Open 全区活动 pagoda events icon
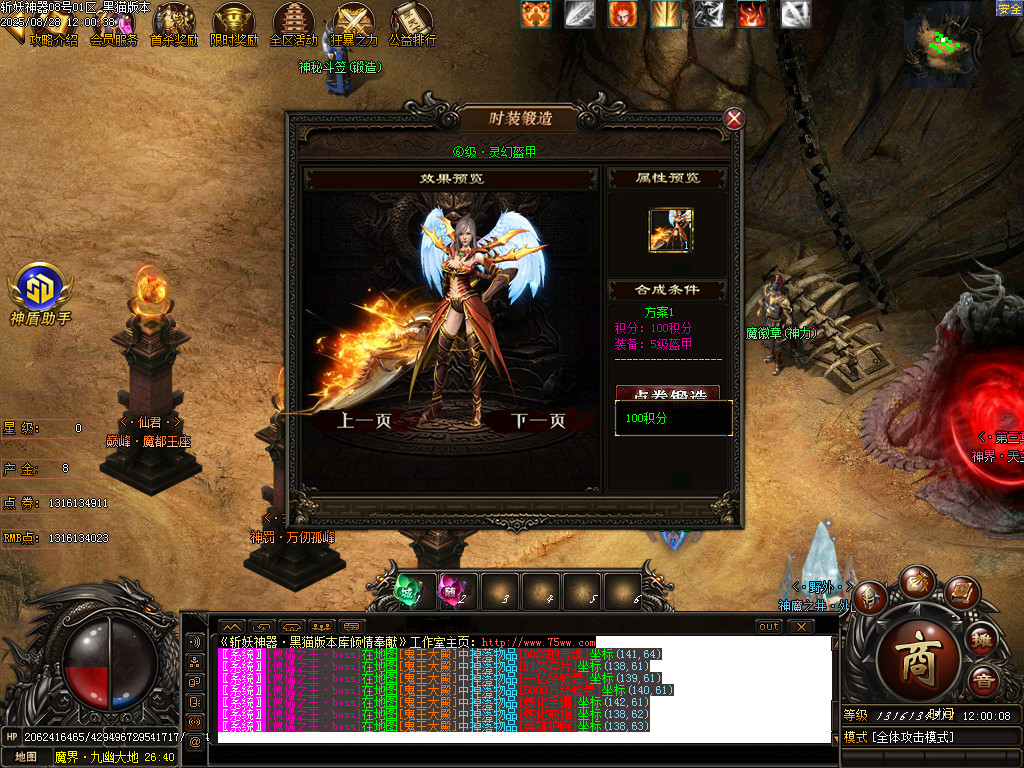The width and height of the screenshot is (1024, 768). (293, 24)
